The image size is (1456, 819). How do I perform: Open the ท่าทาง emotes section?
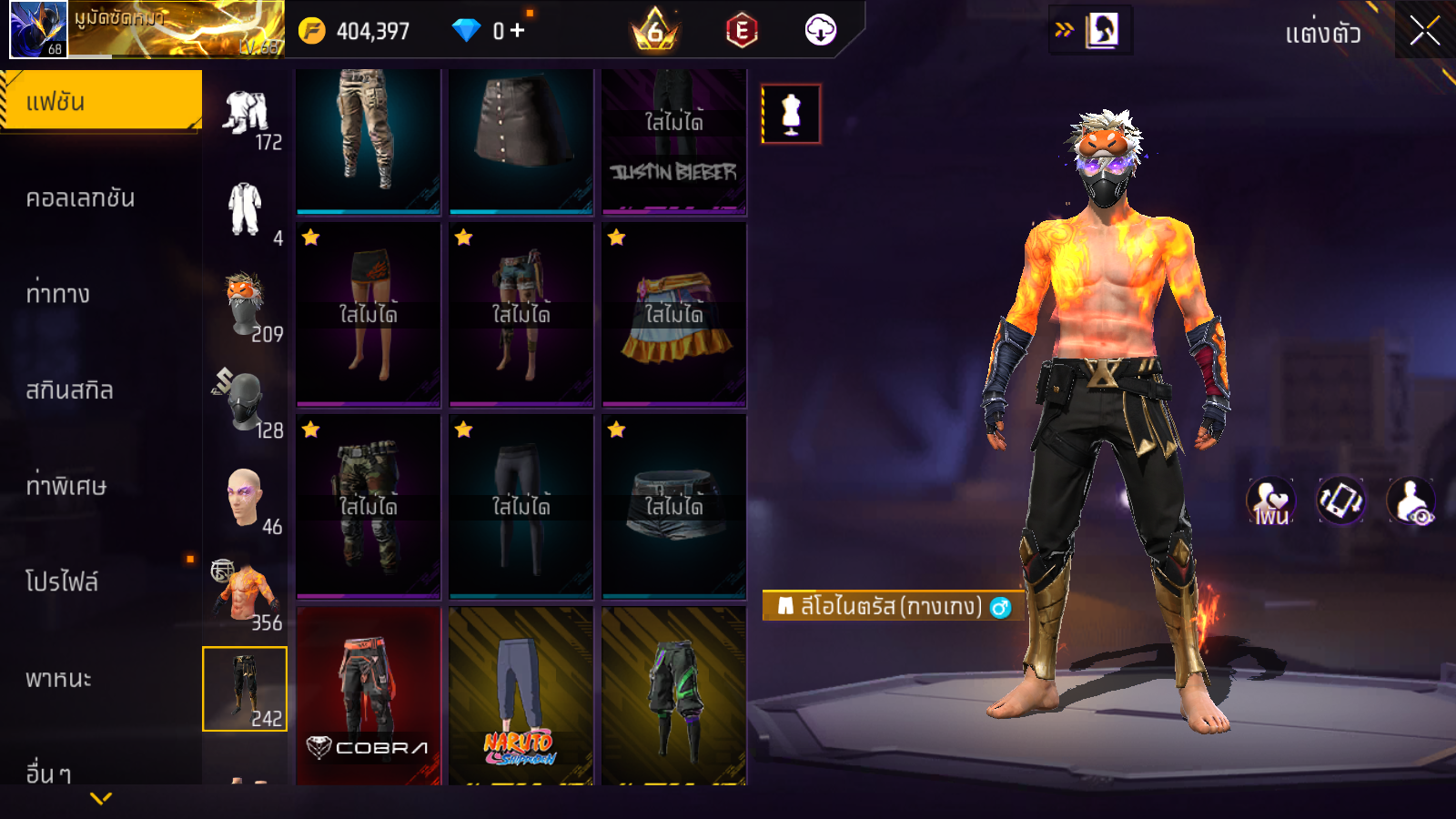(x=58, y=294)
